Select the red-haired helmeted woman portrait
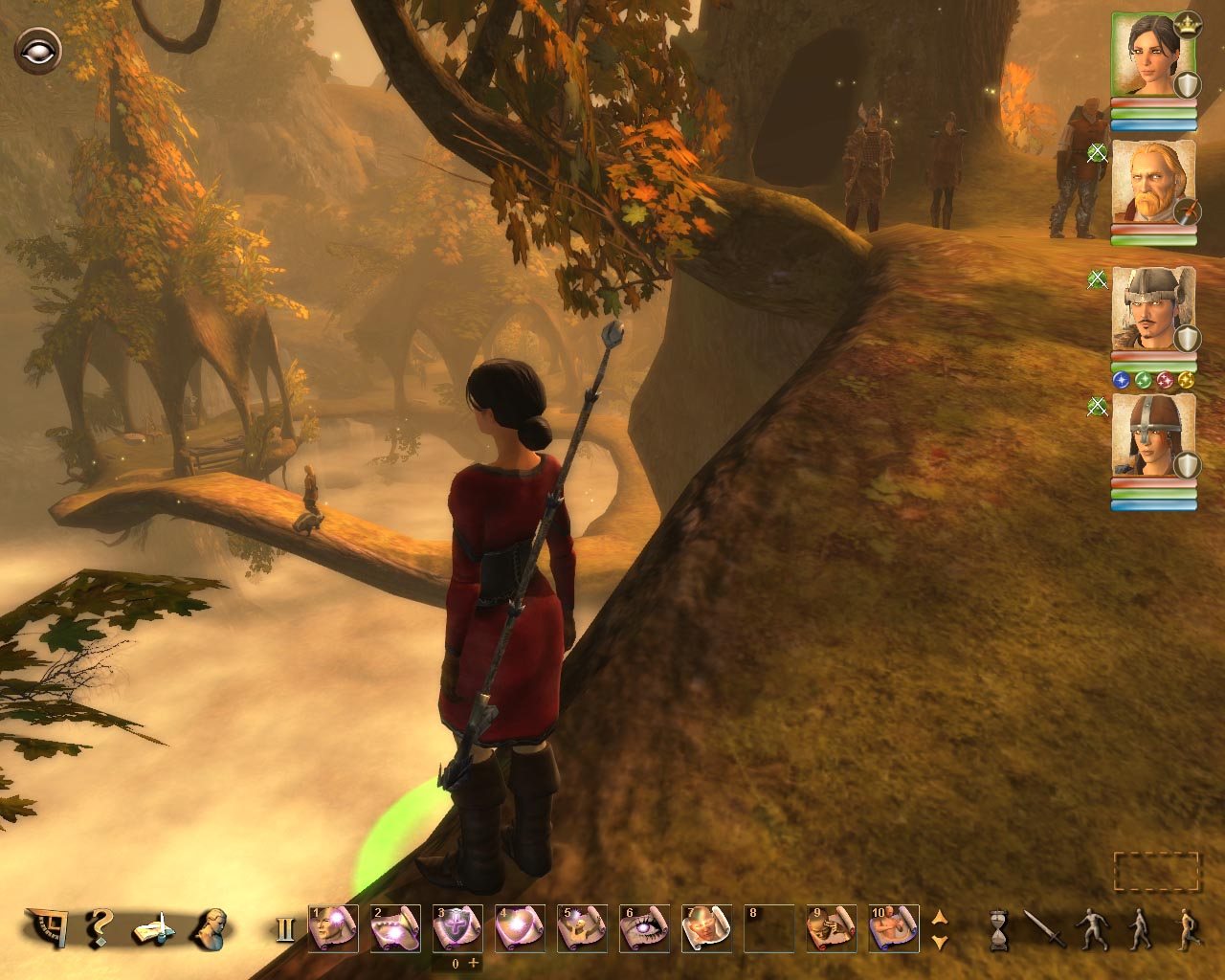Image resolution: width=1225 pixels, height=980 pixels. [x=1153, y=435]
